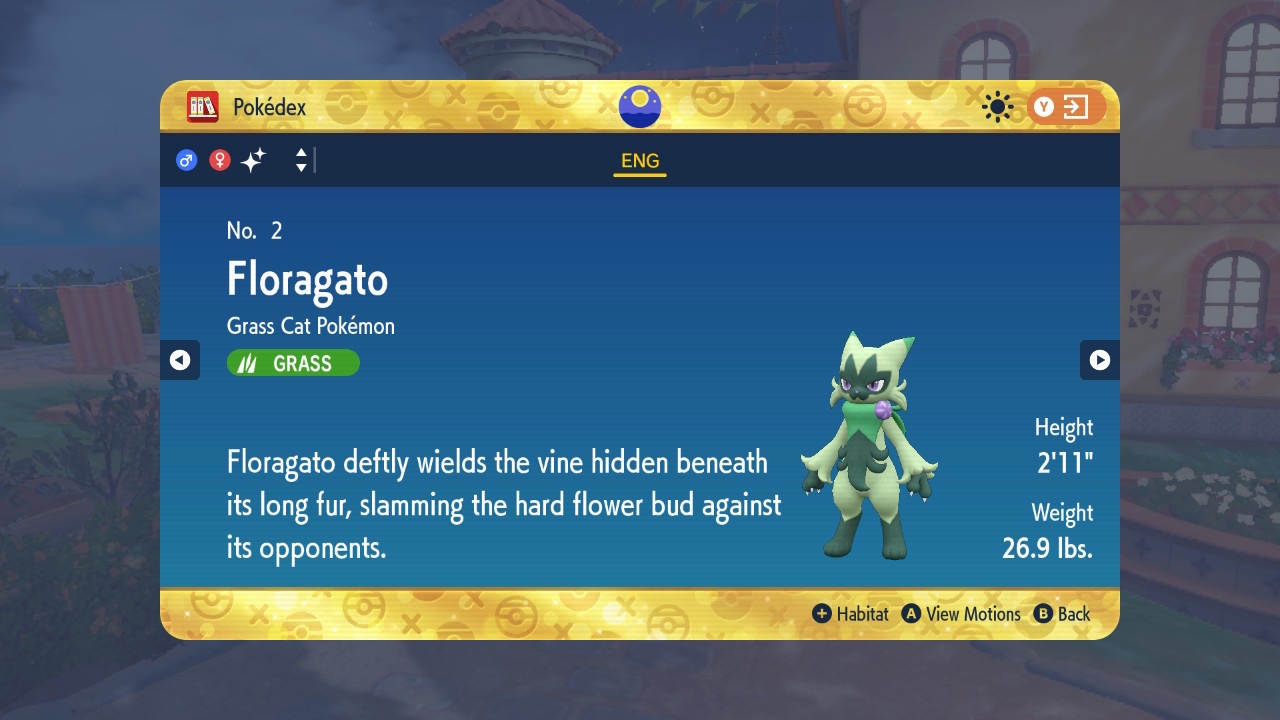This screenshot has height=720, width=1280.
Task: Enable the female-only Pokémon filter
Action: [x=219, y=159]
